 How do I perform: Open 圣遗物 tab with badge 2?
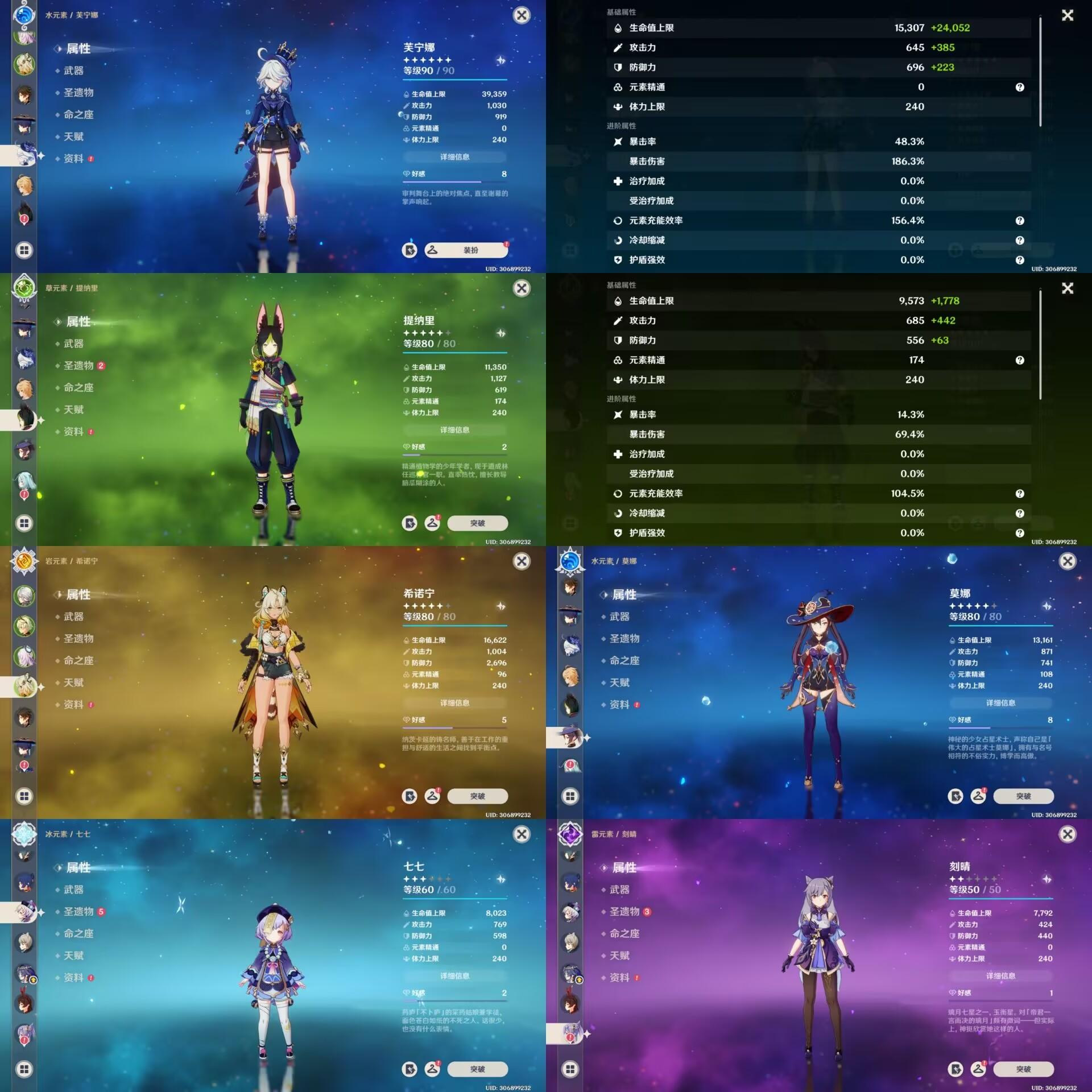click(78, 366)
